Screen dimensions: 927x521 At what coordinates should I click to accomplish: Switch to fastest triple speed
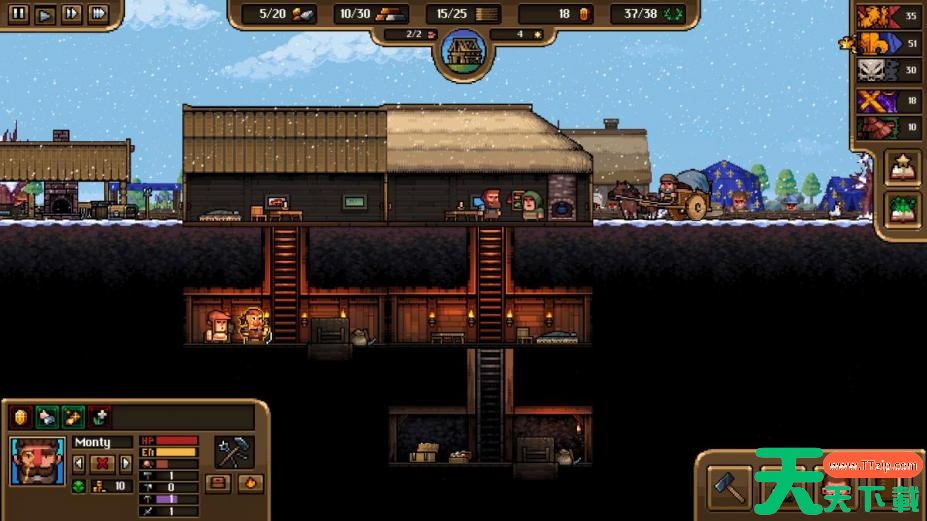pyautogui.click(x=98, y=14)
